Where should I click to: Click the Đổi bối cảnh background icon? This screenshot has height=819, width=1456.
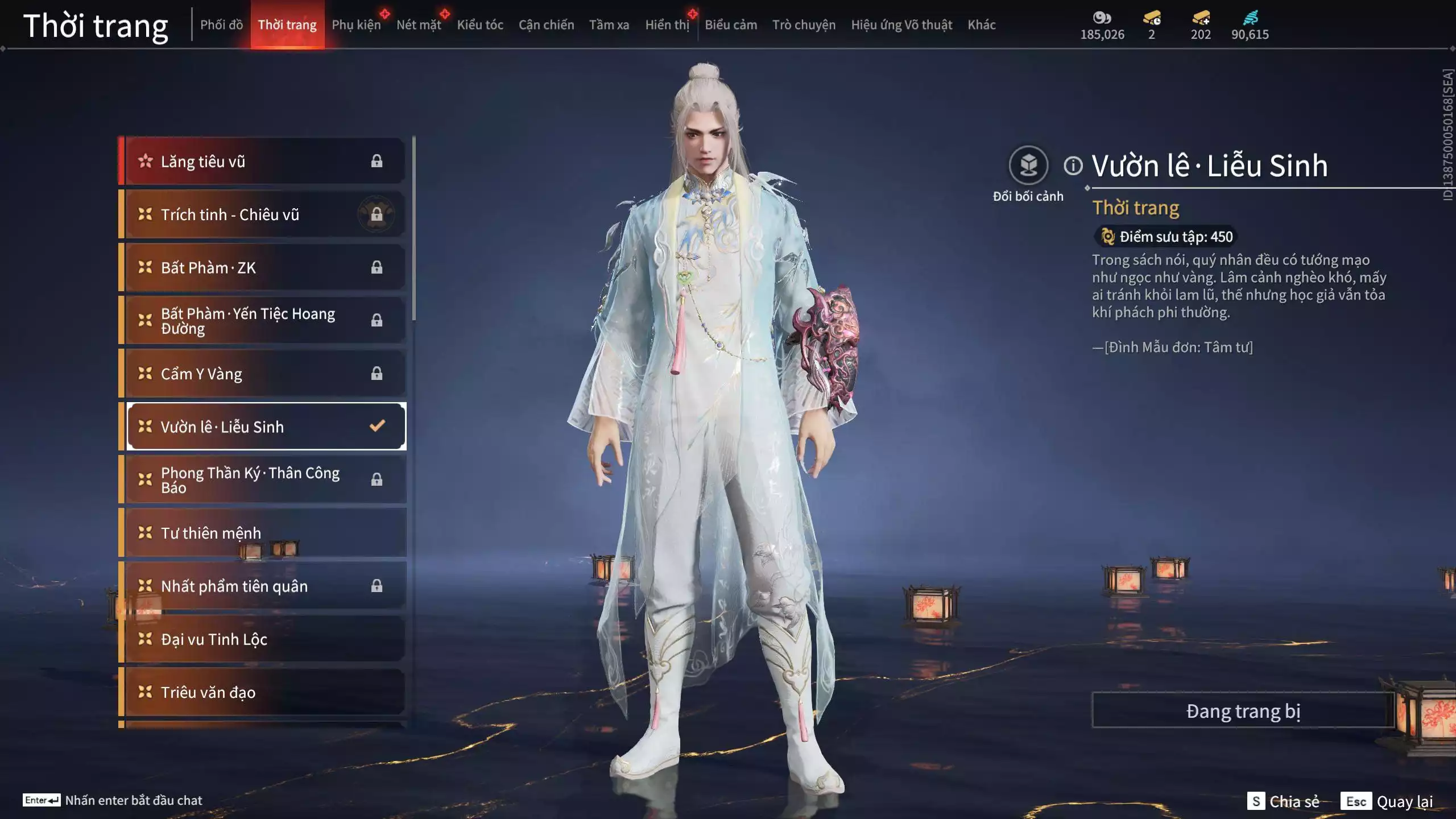(x=1028, y=166)
